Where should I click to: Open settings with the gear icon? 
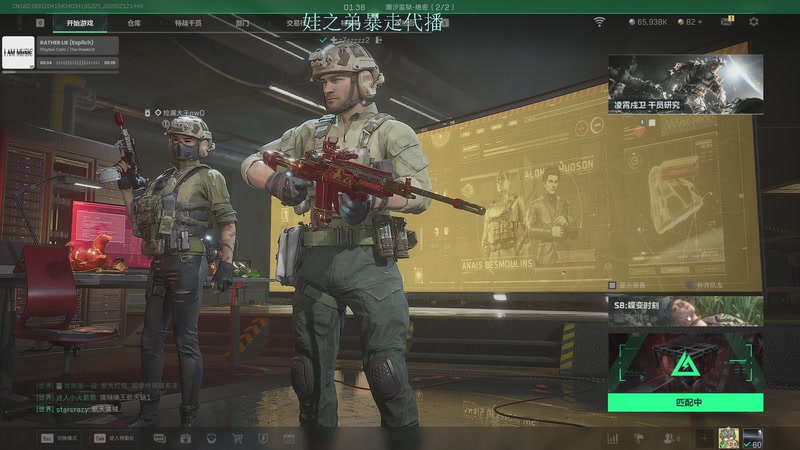754,21
